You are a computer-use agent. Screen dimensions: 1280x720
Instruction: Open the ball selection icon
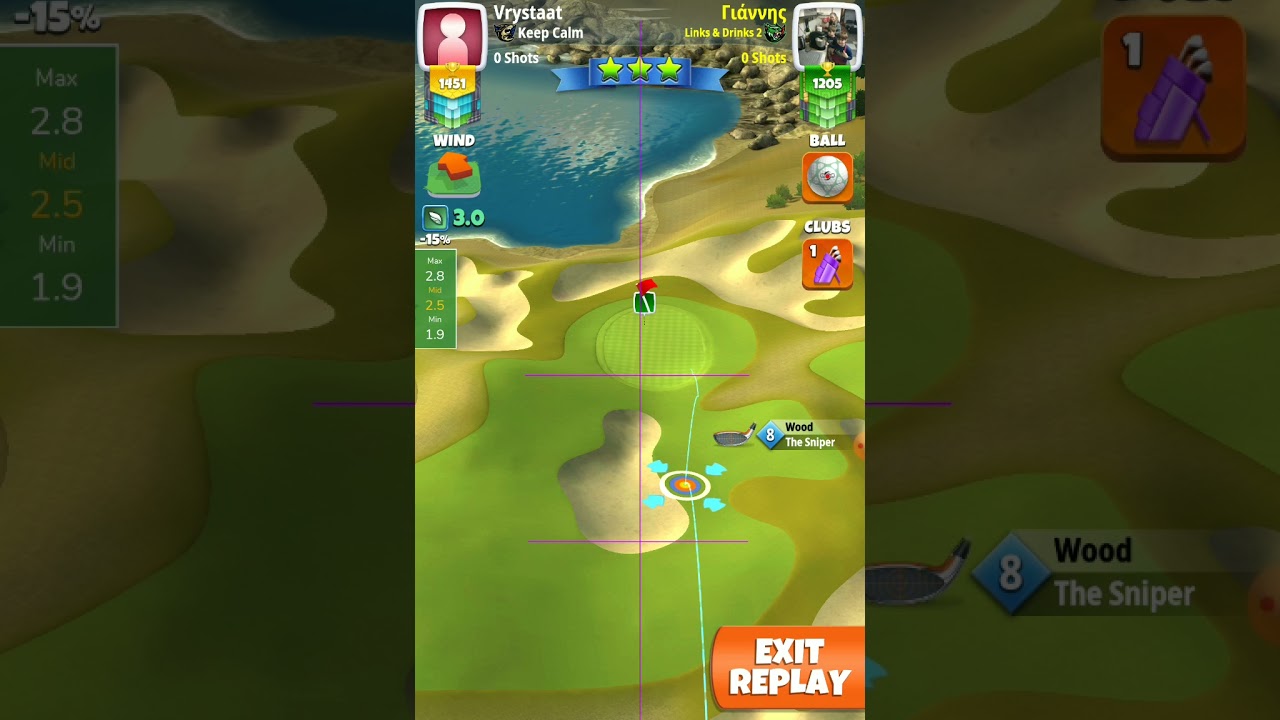pos(827,177)
